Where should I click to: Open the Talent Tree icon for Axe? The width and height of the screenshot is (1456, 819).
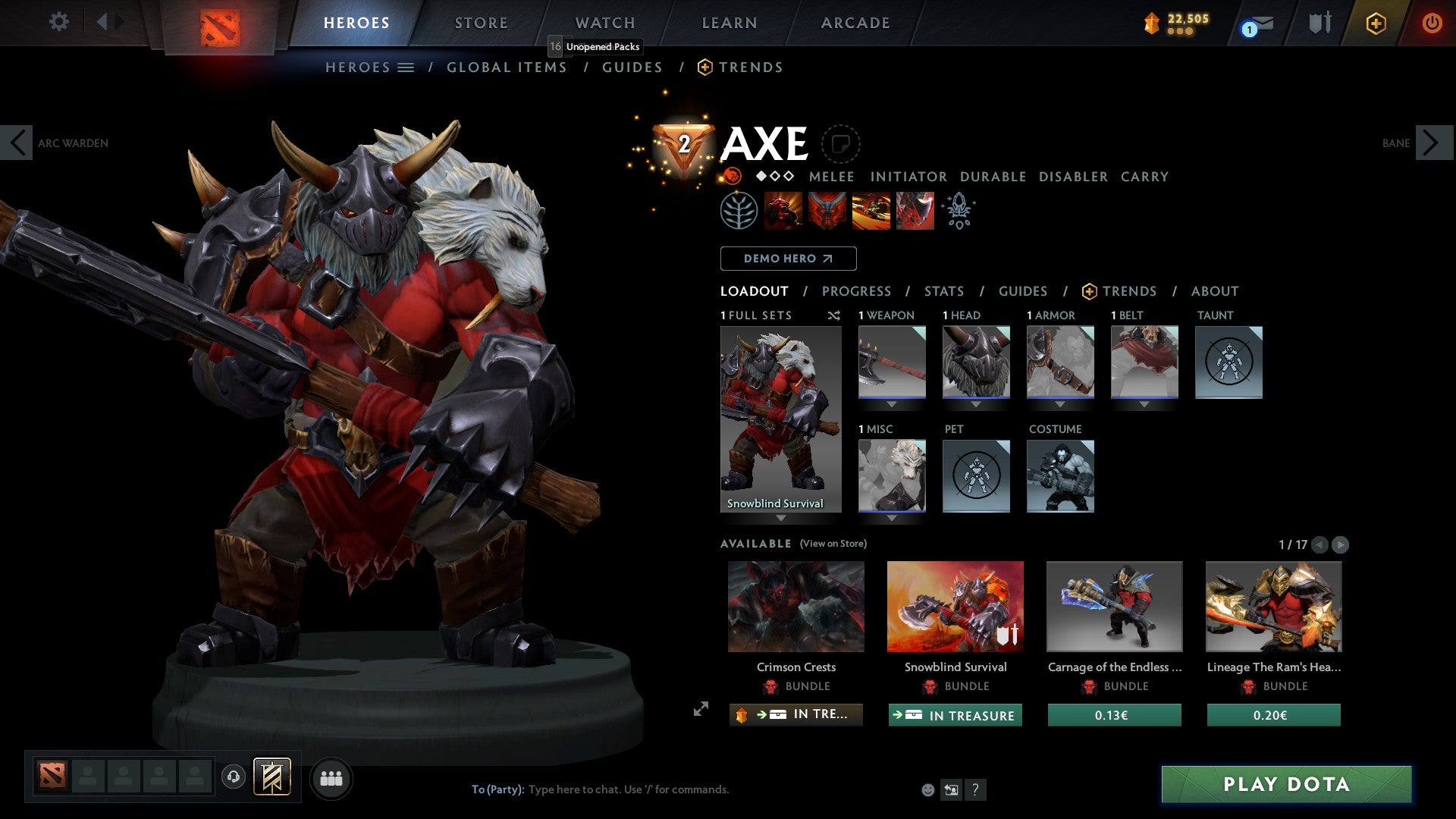click(x=740, y=210)
